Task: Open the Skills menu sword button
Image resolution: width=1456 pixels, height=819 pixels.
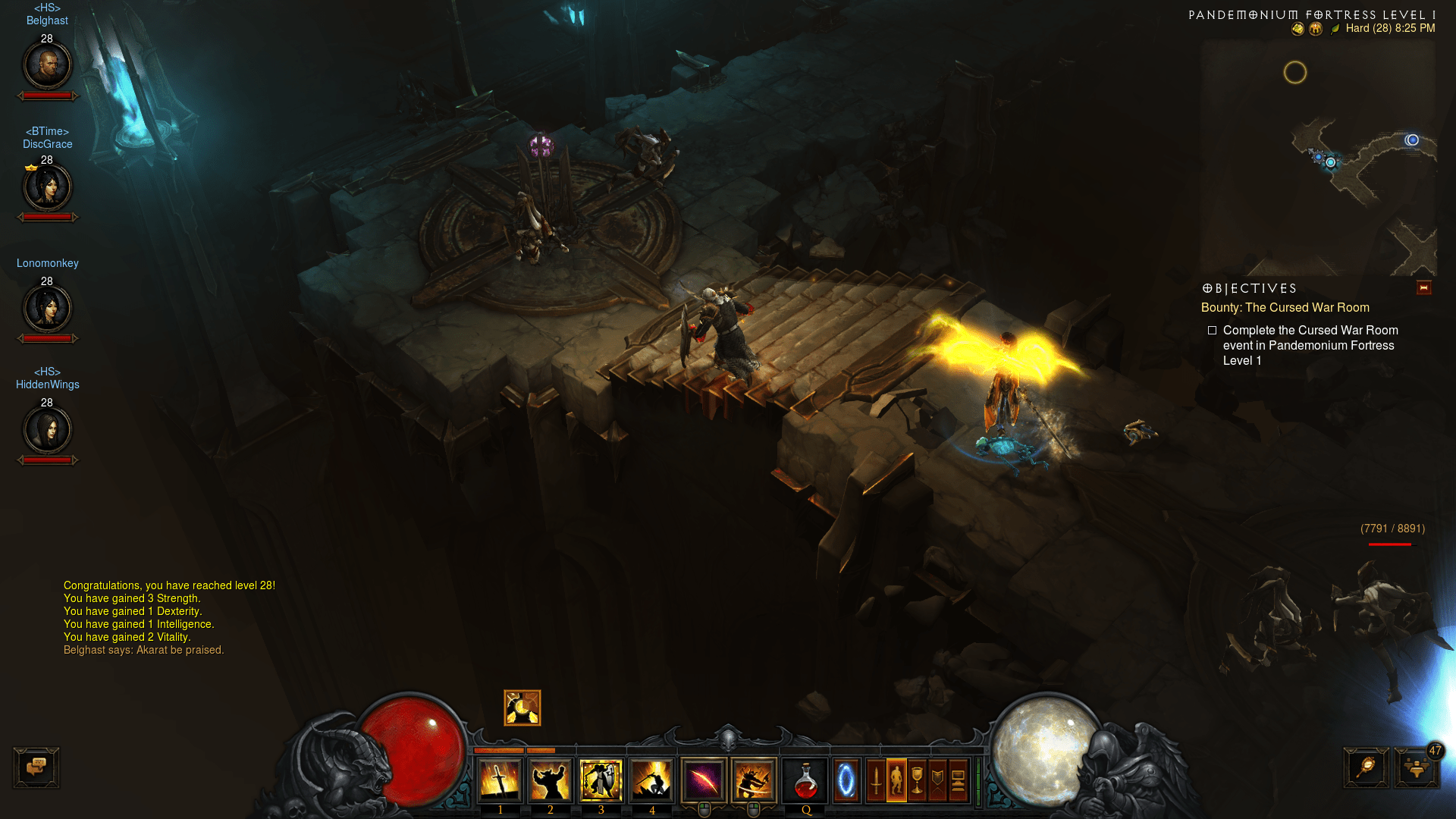Action: pos(876,780)
